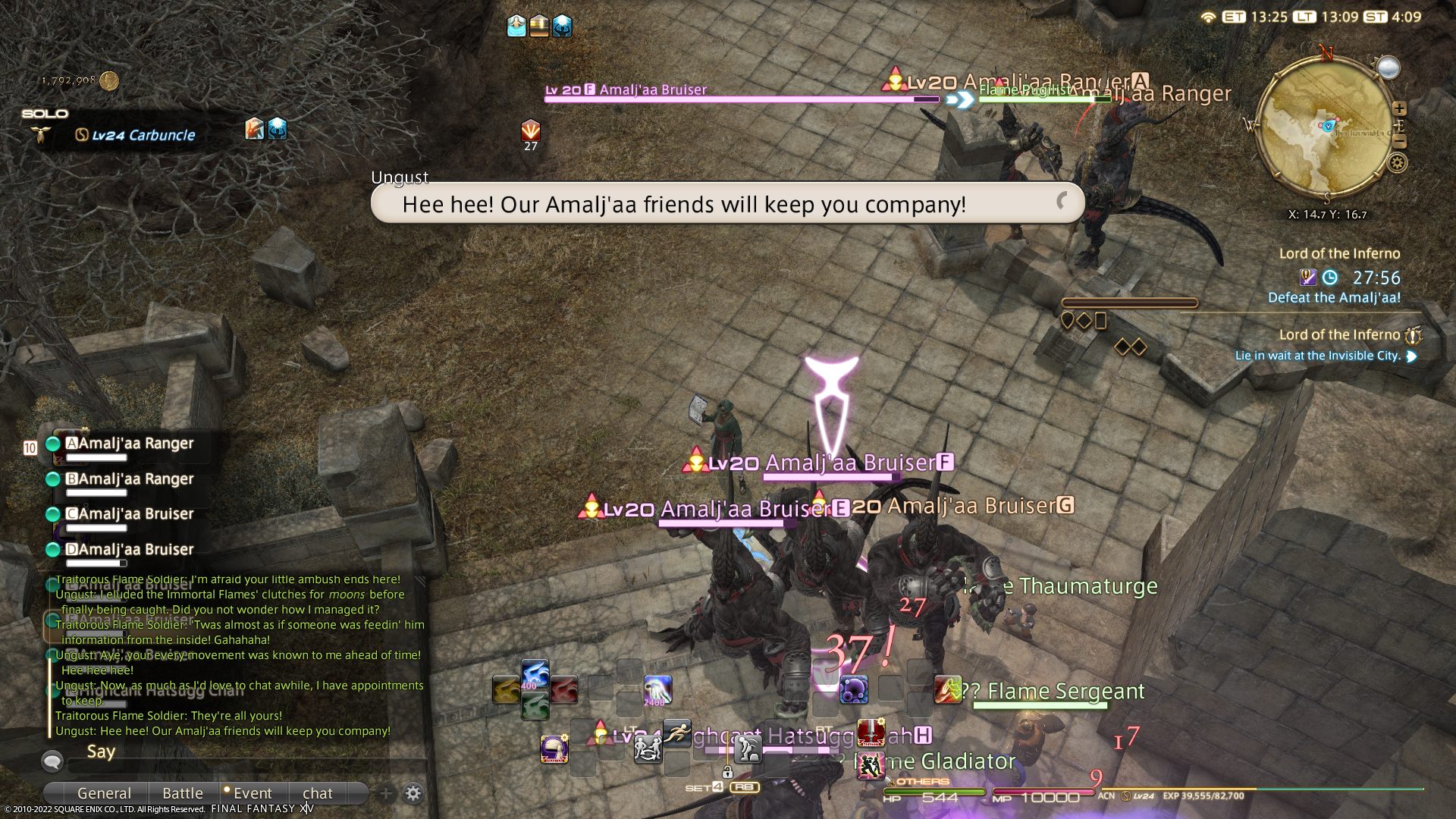
Task: Select the Sprint running-figure action
Action: pyautogui.click(x=676, y=733)
